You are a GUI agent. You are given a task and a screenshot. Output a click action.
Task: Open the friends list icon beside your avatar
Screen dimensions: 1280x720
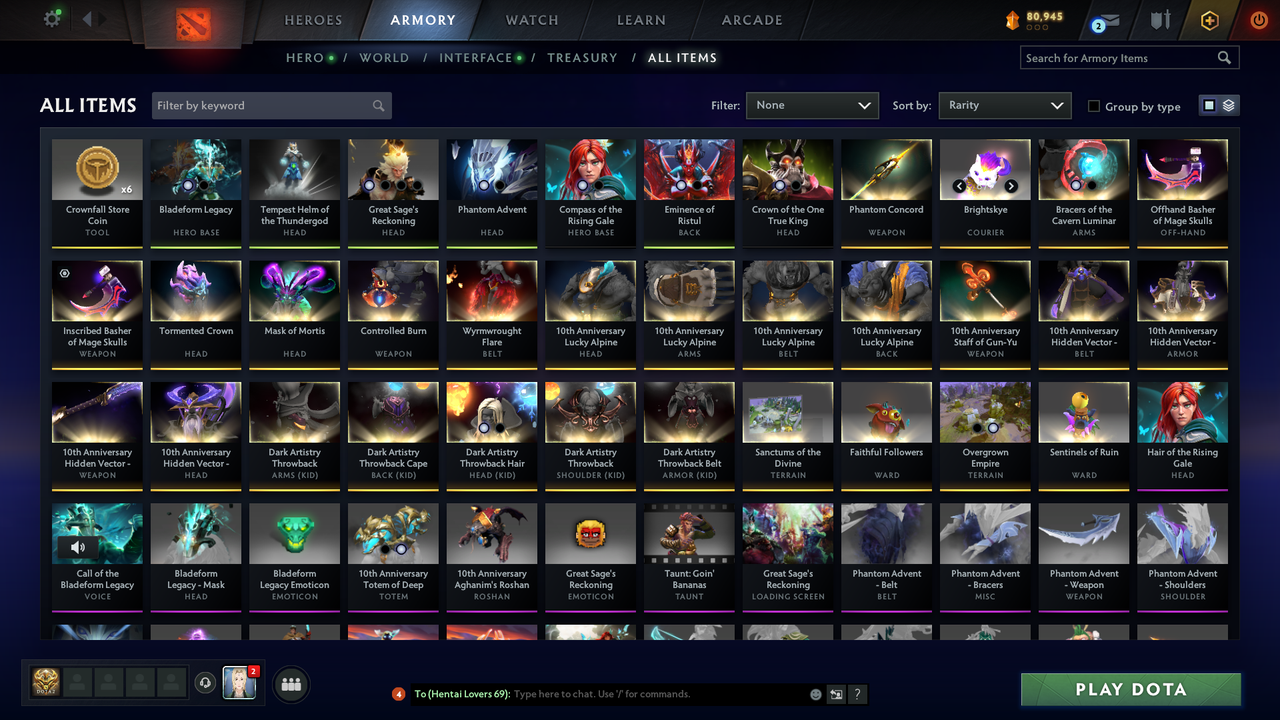(x=291, y=683)
